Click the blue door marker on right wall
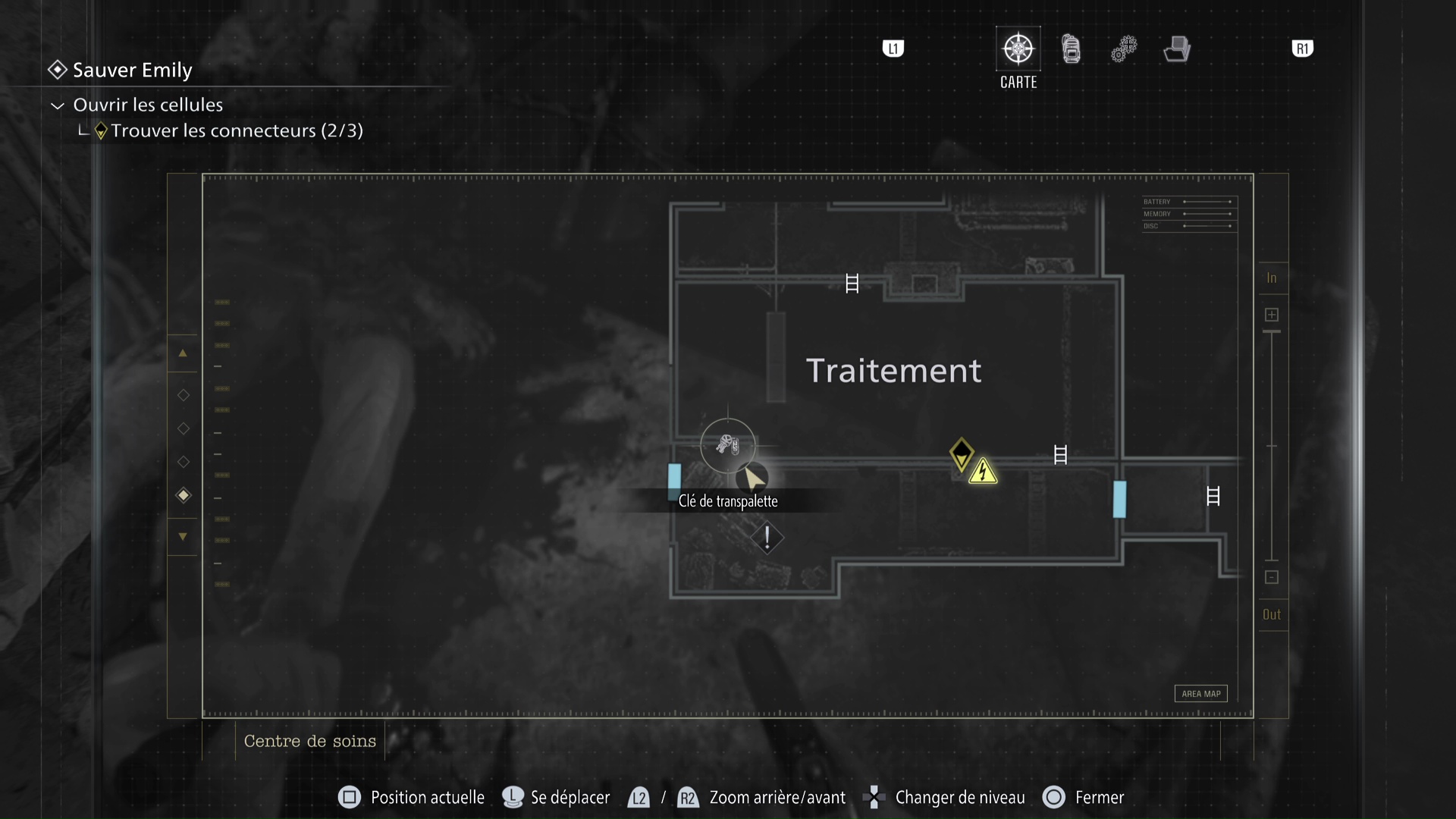The width and height of the screenshot is (1456, 819). (1119, 499)
